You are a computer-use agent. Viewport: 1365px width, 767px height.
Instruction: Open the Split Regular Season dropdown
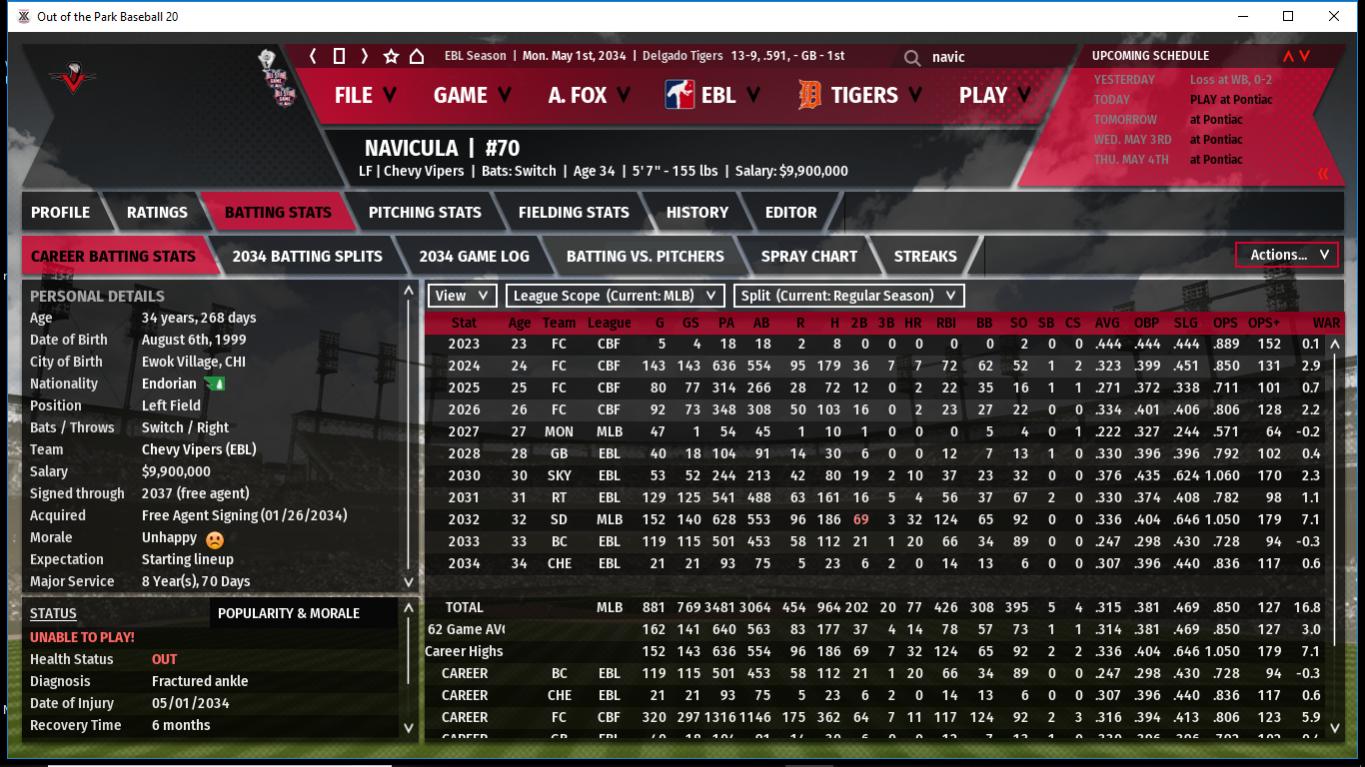849,295
